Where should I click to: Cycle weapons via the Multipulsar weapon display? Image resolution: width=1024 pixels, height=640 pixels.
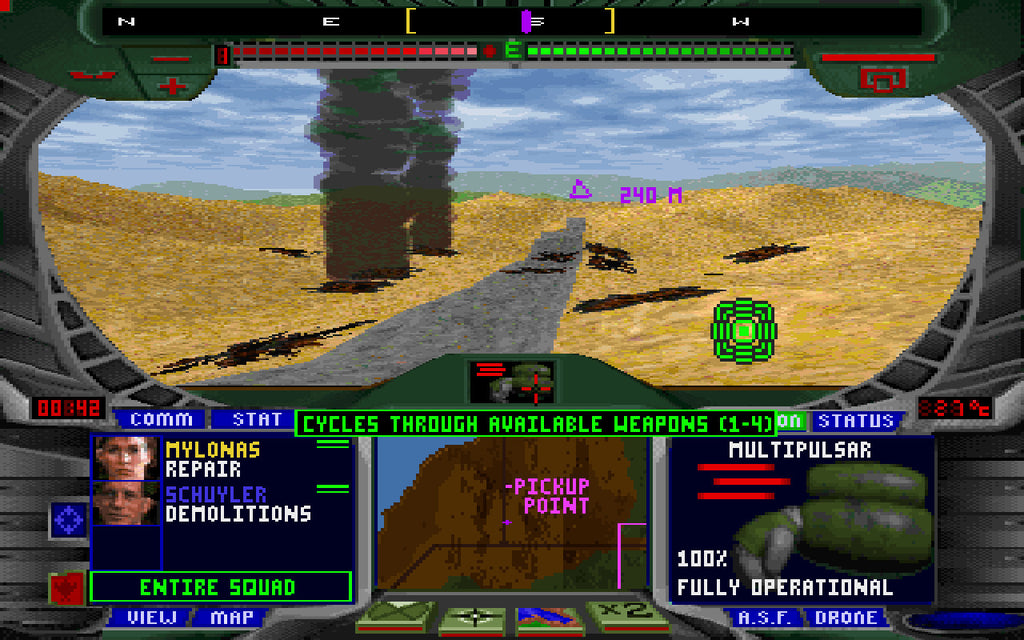pos(800,518)
